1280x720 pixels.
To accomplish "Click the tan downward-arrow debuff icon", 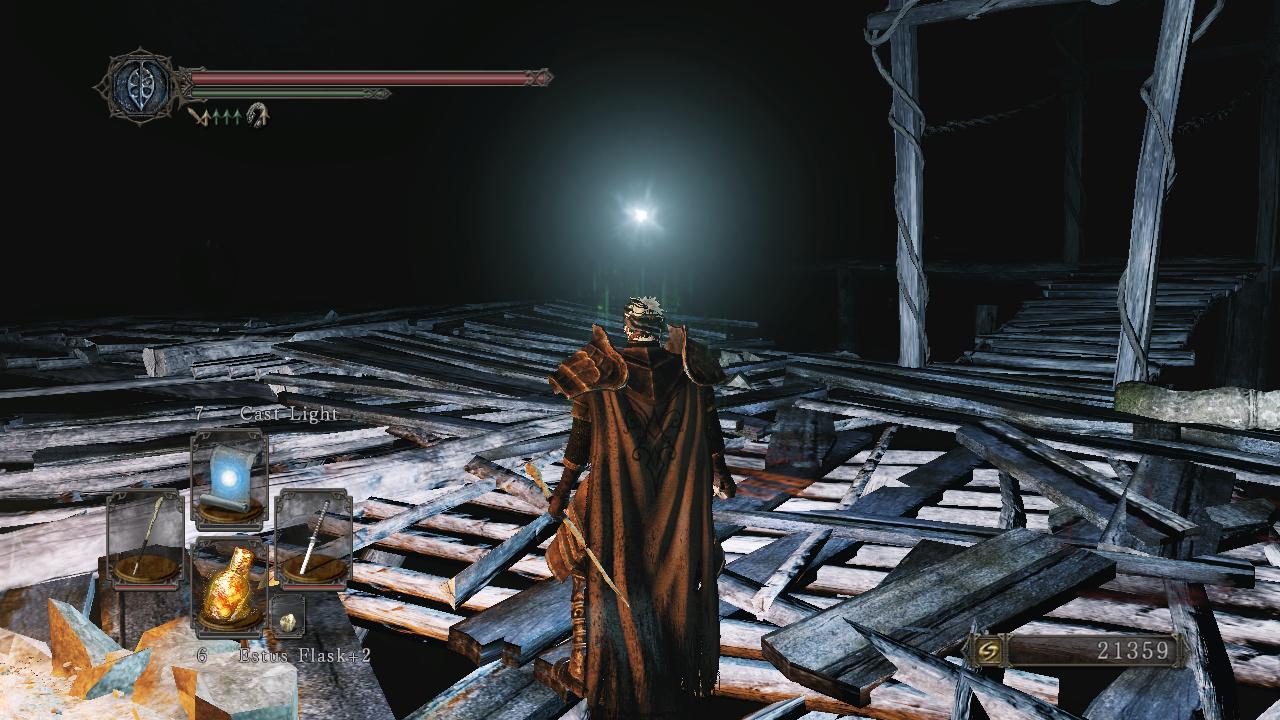I will point(201,115).
